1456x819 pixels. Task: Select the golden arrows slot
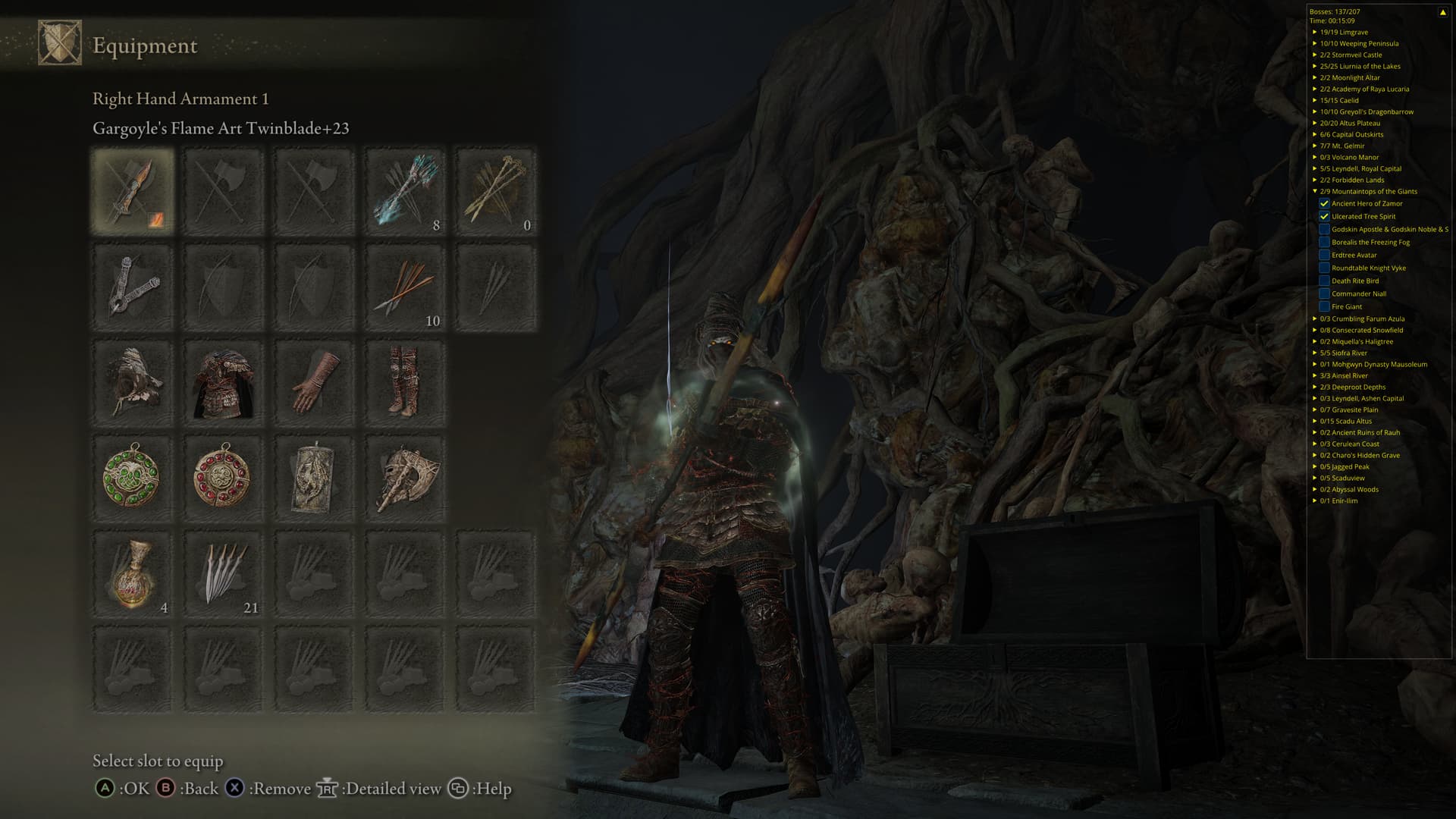[x=496, y=190]
